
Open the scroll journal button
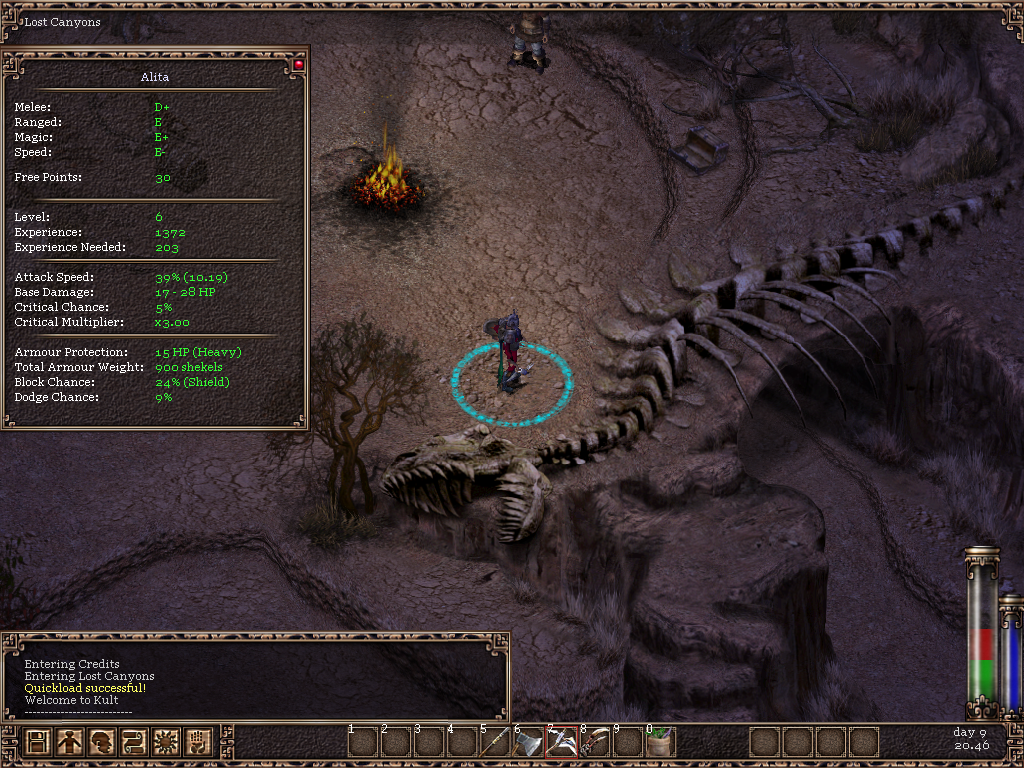tap(134, 742)
